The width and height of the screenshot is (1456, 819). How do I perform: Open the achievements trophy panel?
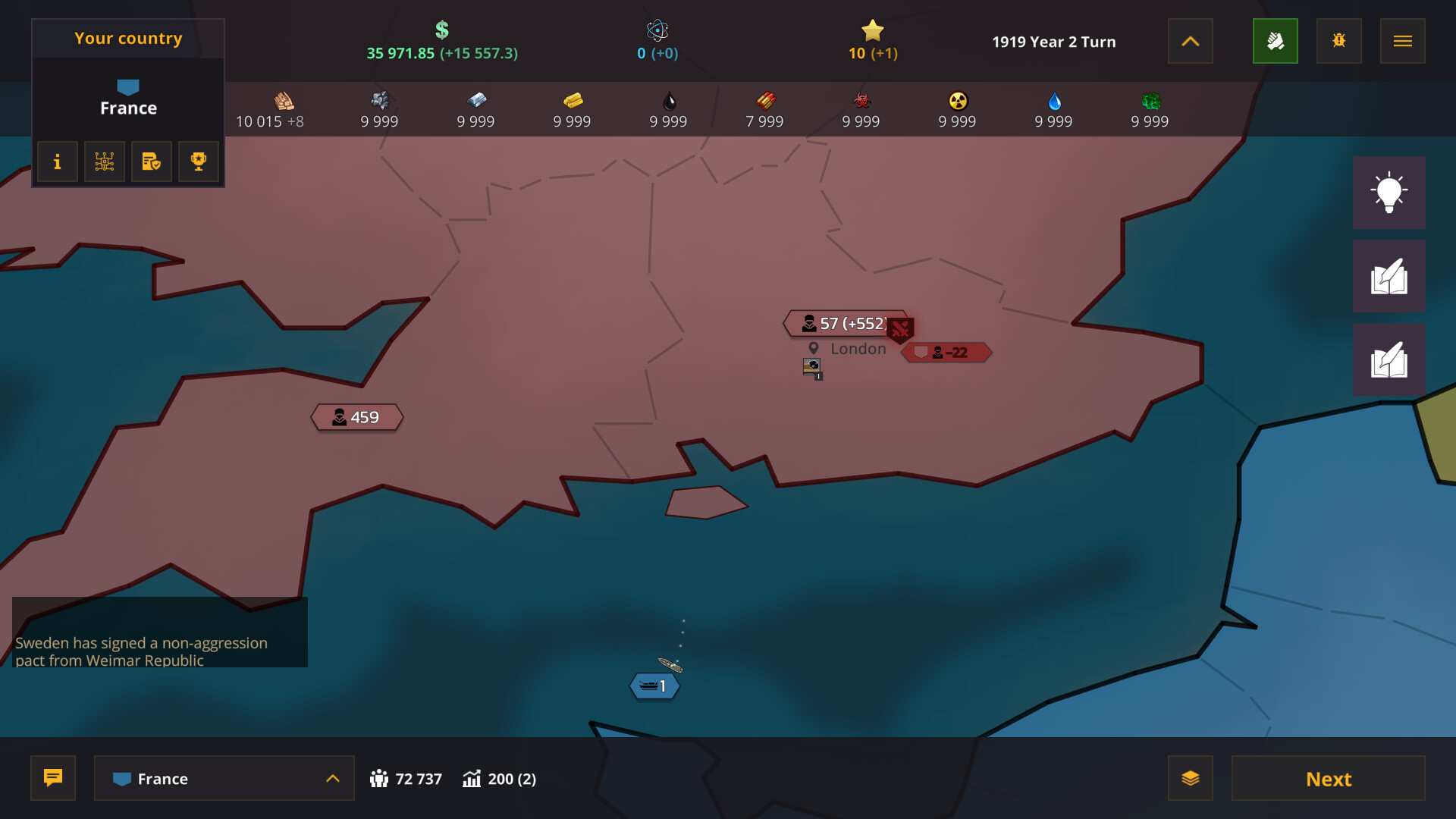[198, 162]
